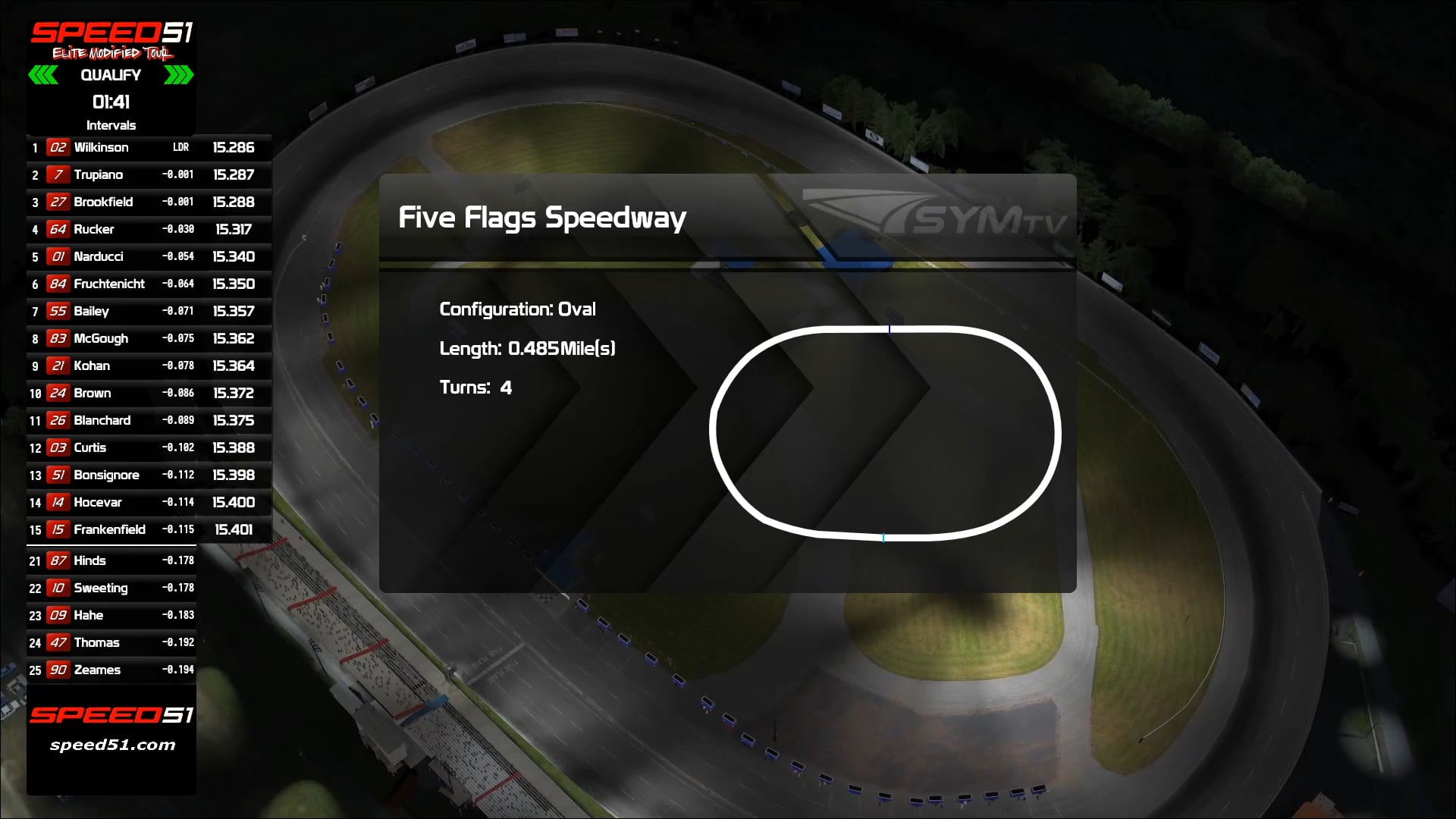Select the green left chevron beside QUALIFY

pyautogui.click(x=45, y=75)
